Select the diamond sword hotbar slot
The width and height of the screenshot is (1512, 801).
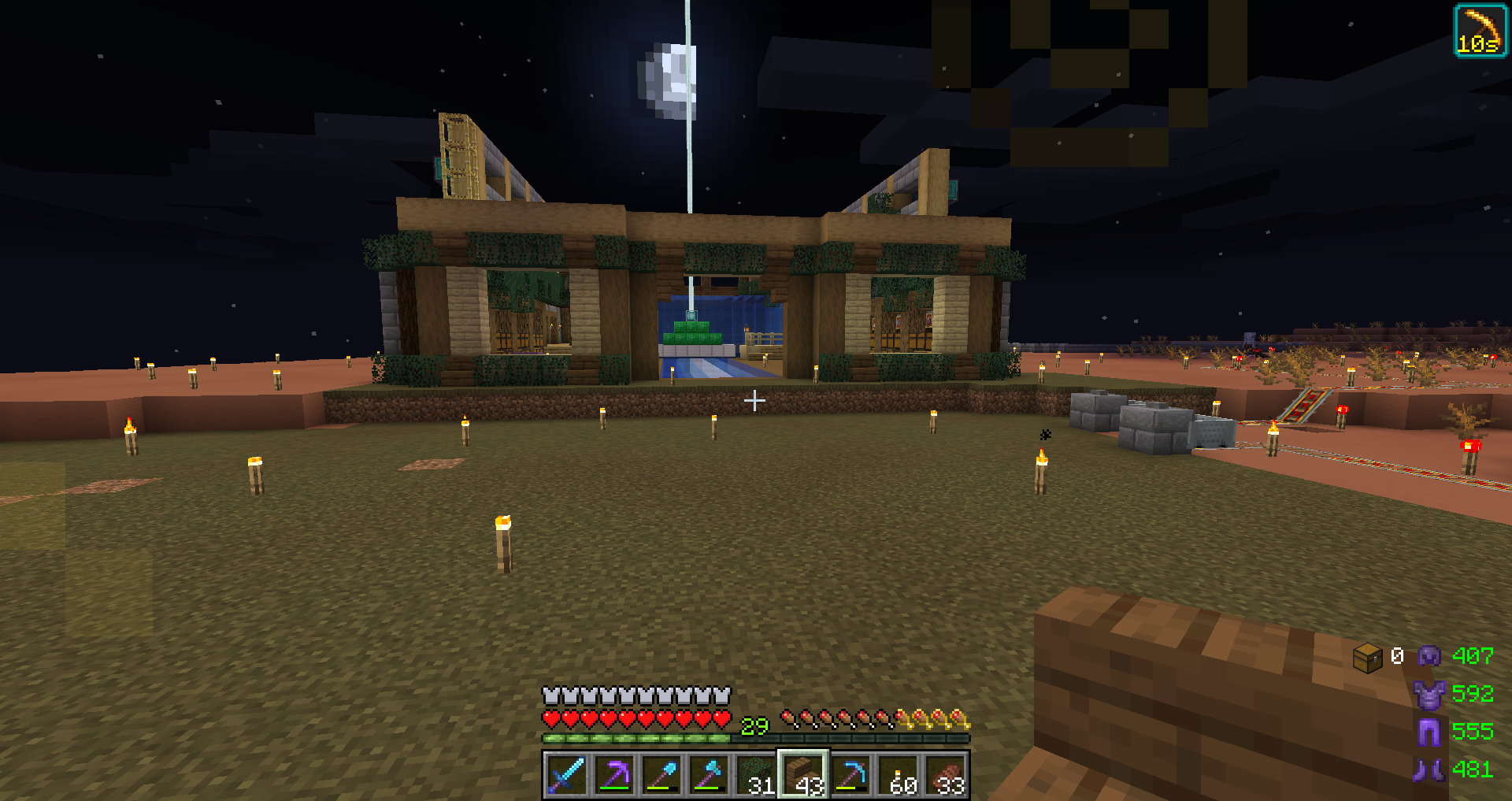(x=566, y=774)
